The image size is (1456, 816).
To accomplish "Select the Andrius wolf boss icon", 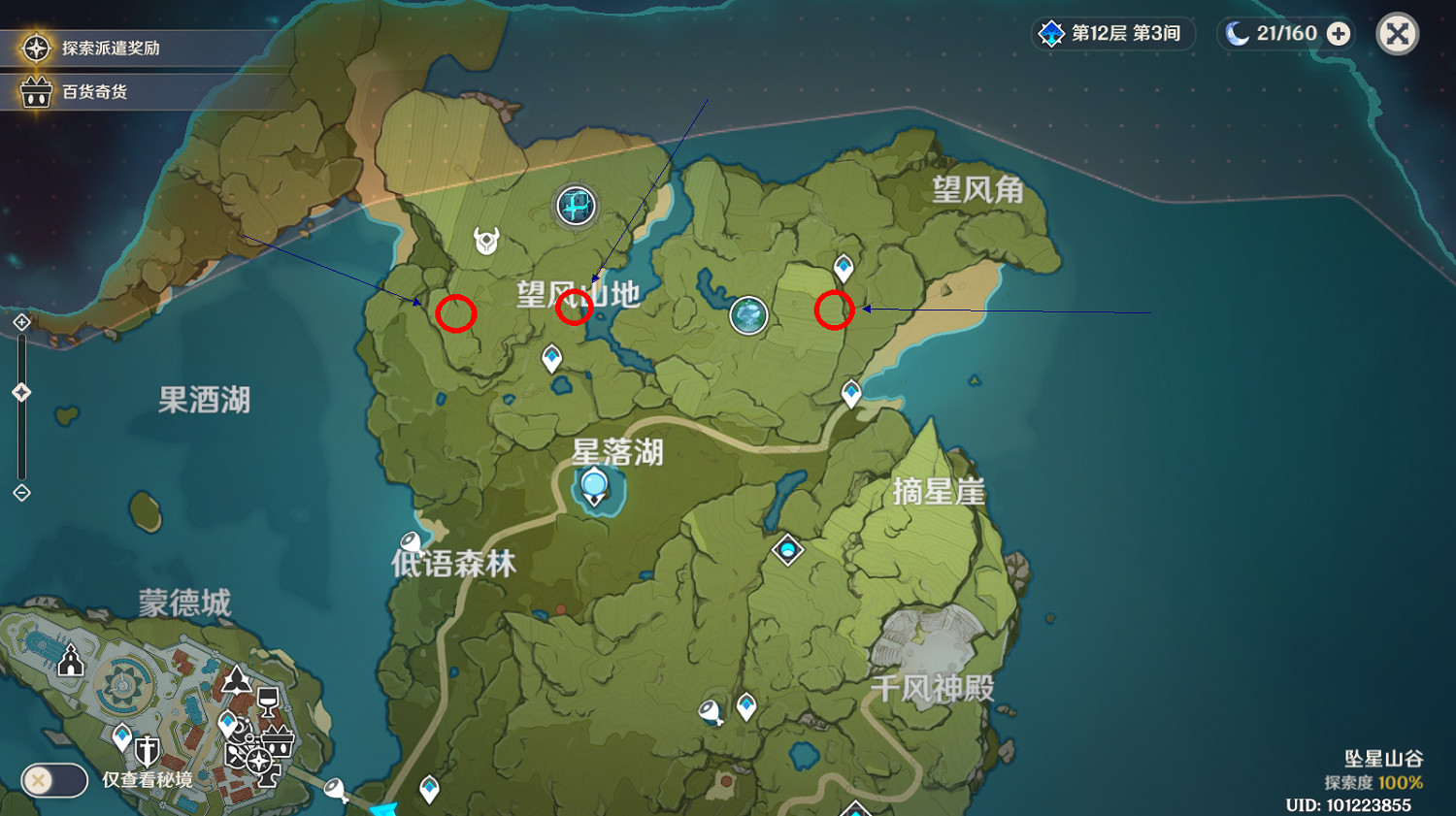I will tap(485, 240).
